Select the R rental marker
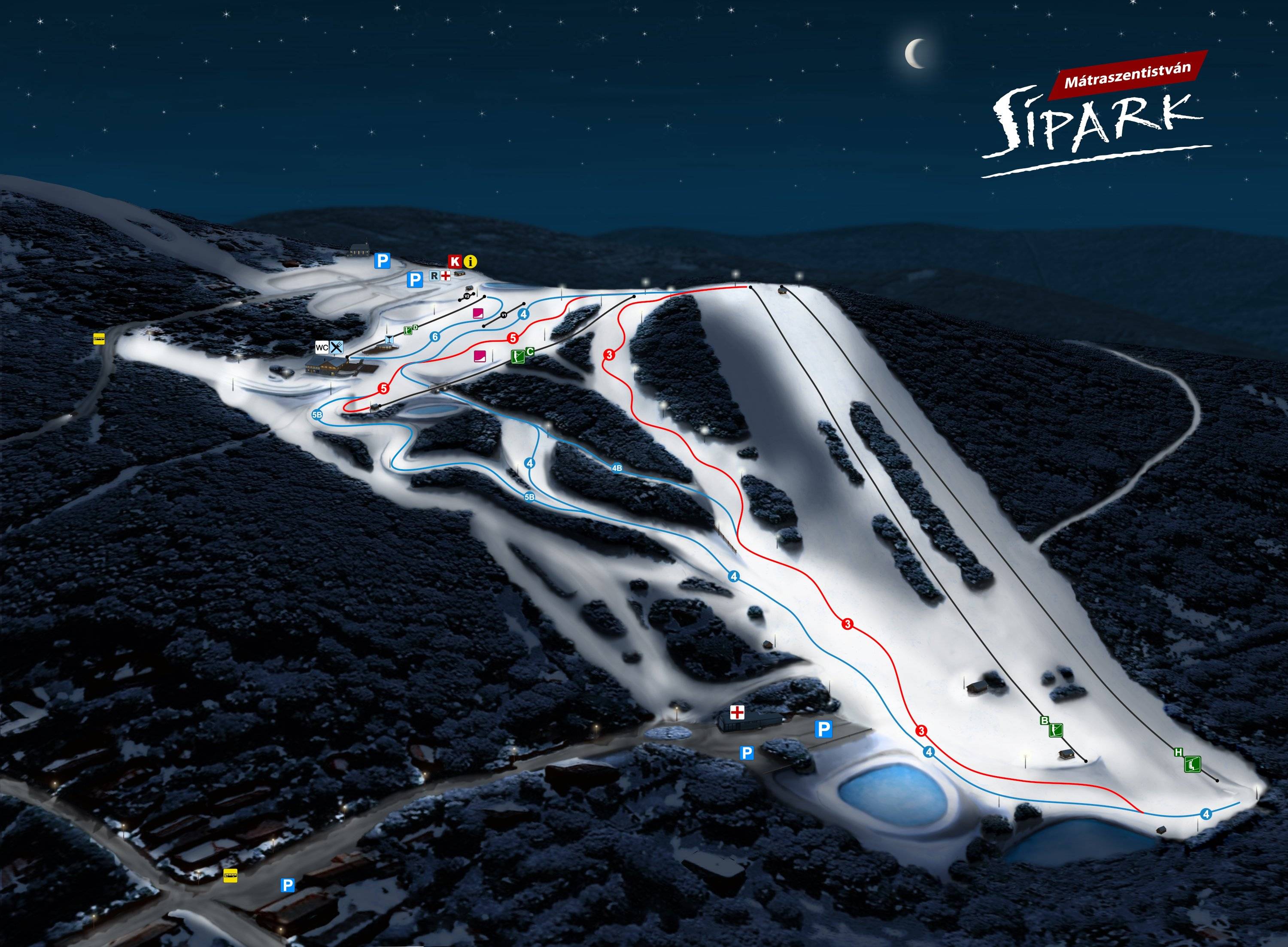 coord(434,276)
